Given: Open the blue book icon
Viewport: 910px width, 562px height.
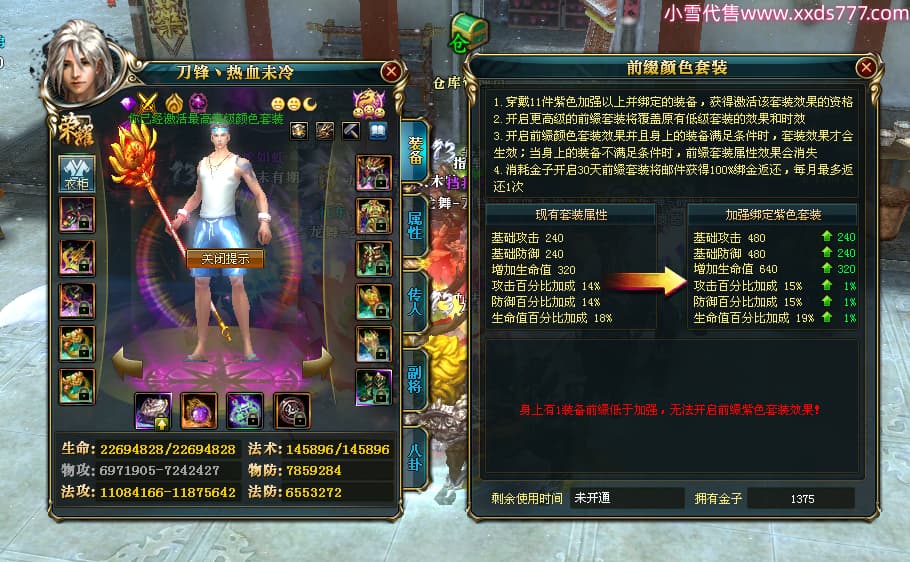Looking at the screenshot, I should click(x=377, y=130).
